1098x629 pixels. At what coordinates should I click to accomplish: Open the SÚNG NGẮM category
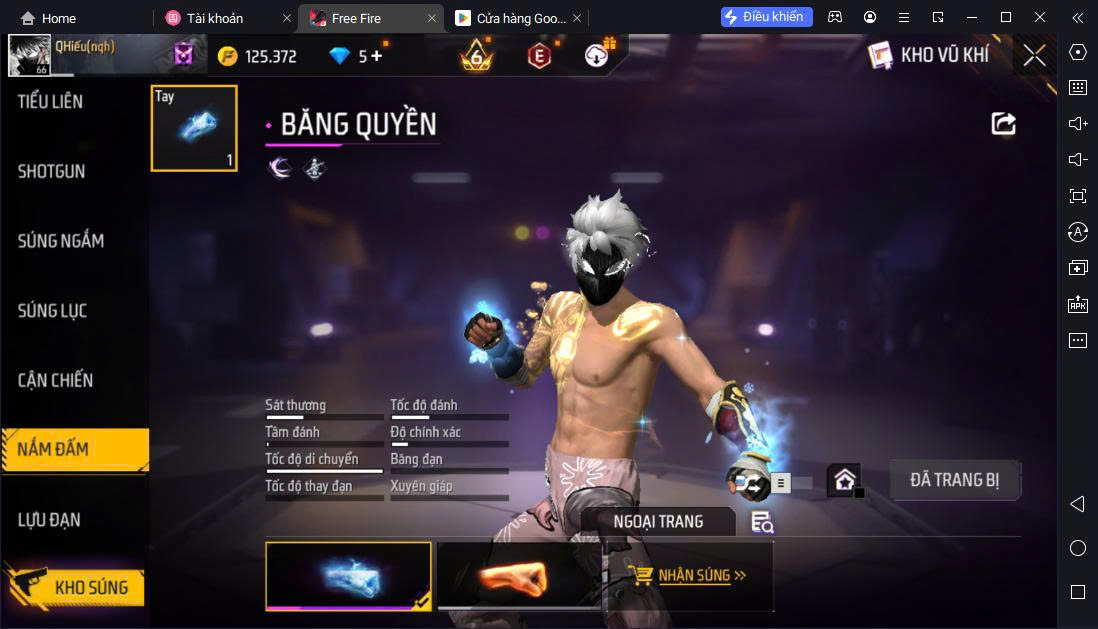[x=61, y=241]
